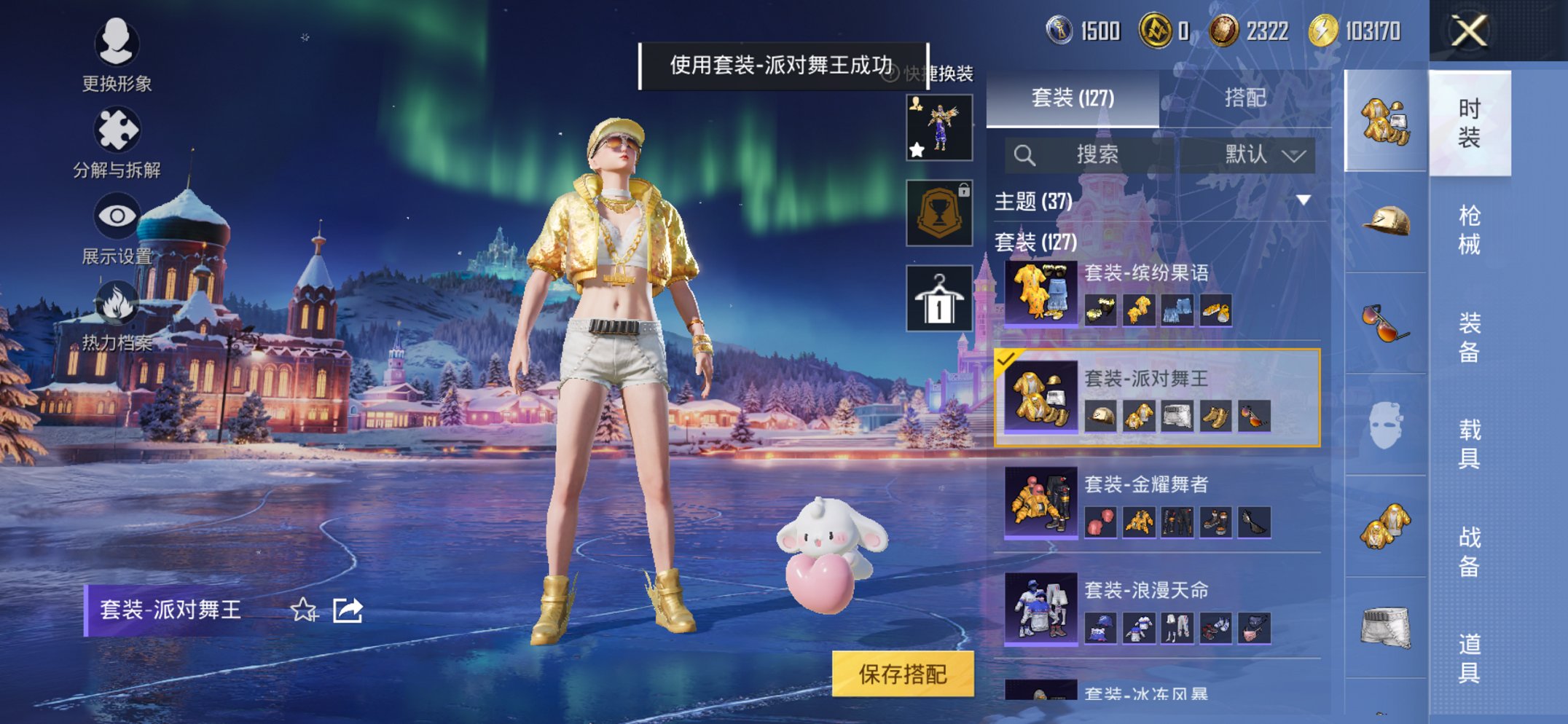Image resolution: width=1568 pixels, height=724 pixels.
Task: Expand the locked trophy wardrobe slot
Action: pos(939,211)
